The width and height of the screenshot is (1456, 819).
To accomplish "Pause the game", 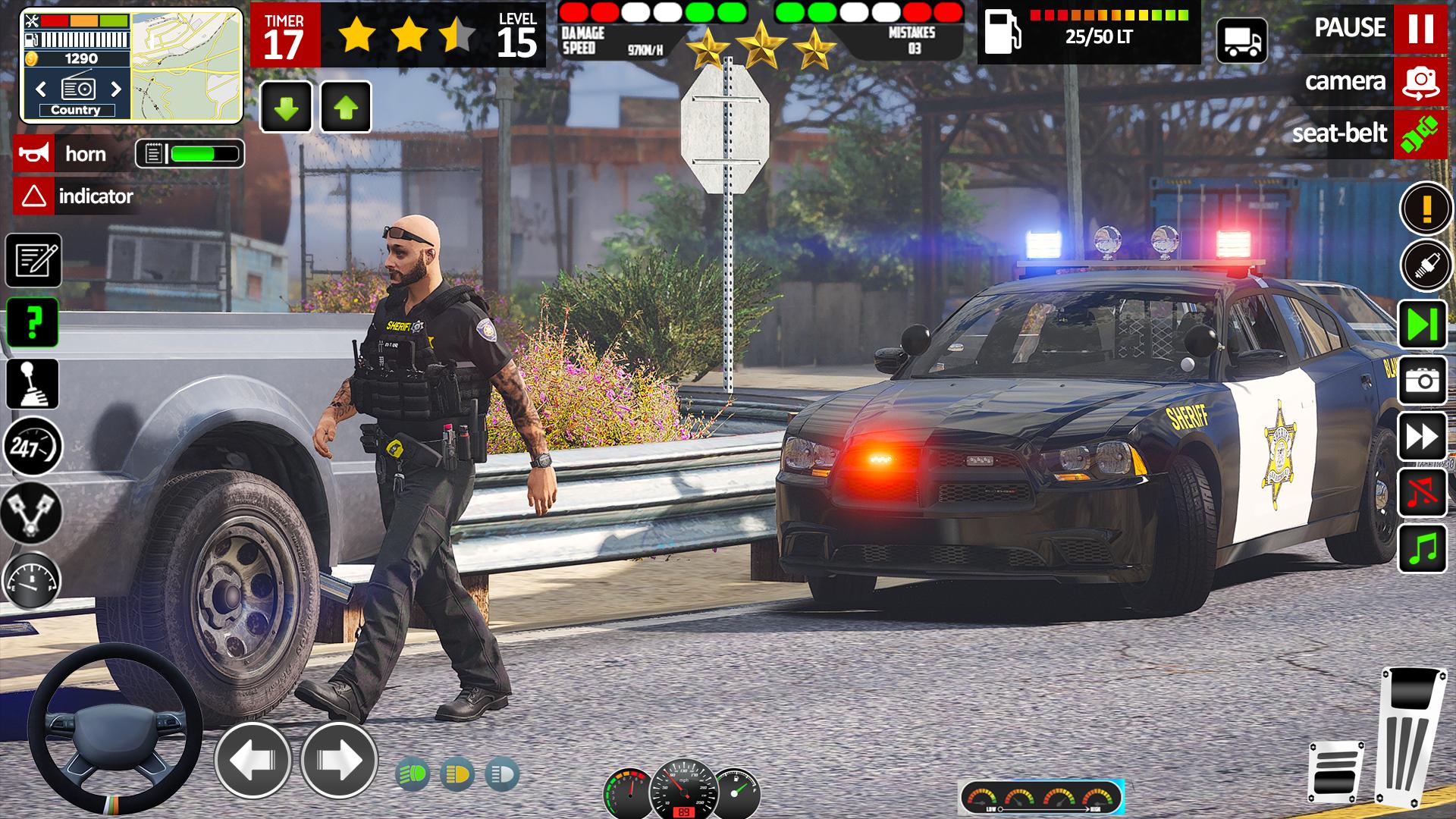I will click(x=1420, y=28).
